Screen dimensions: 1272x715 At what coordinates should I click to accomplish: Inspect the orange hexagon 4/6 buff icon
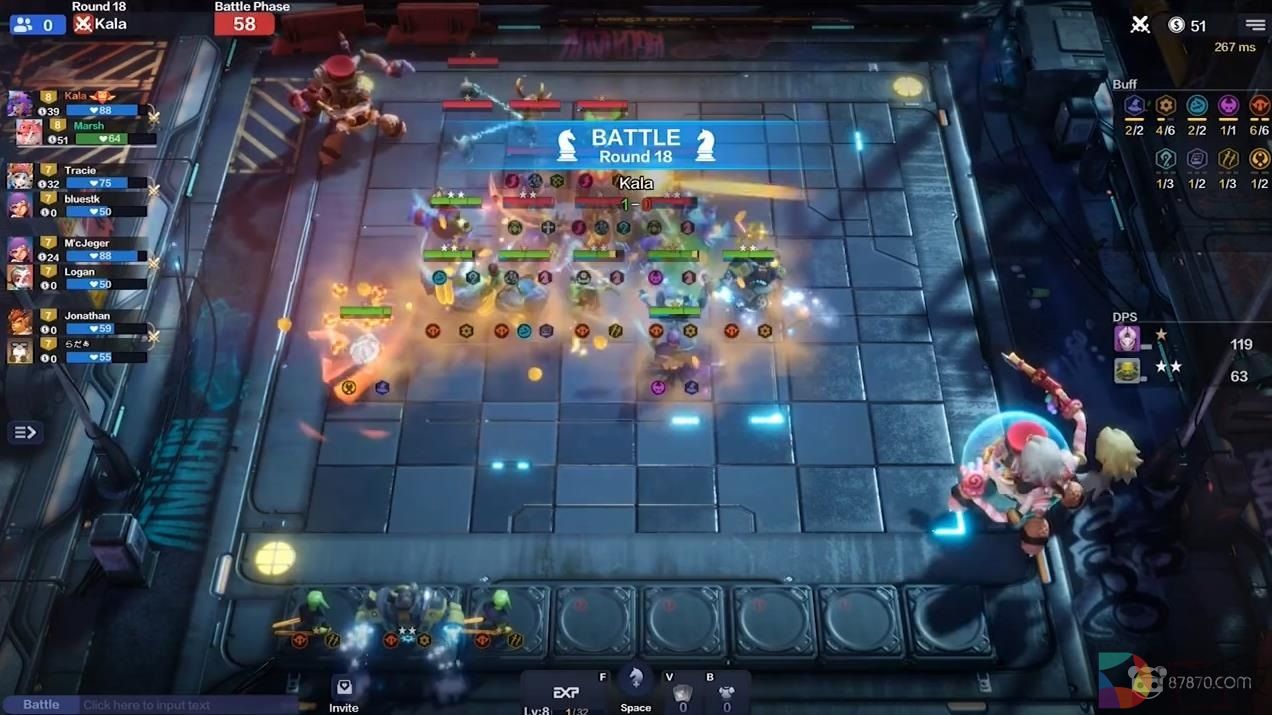tap(1165, 106)
